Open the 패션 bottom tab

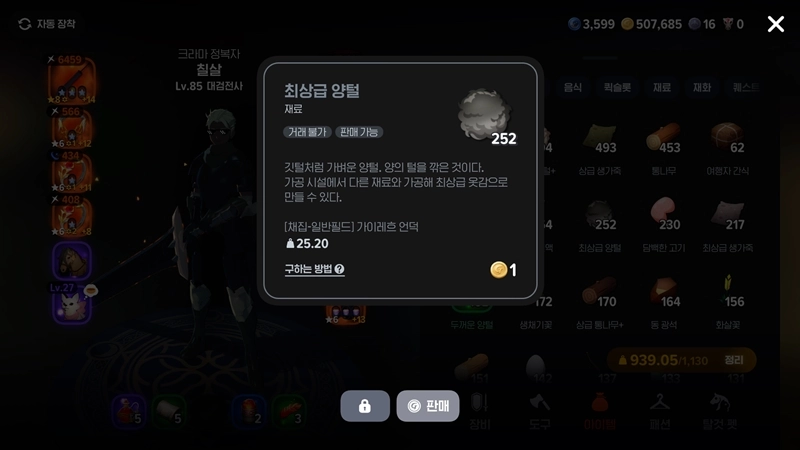pyautogui.click(x=658, y=408)
